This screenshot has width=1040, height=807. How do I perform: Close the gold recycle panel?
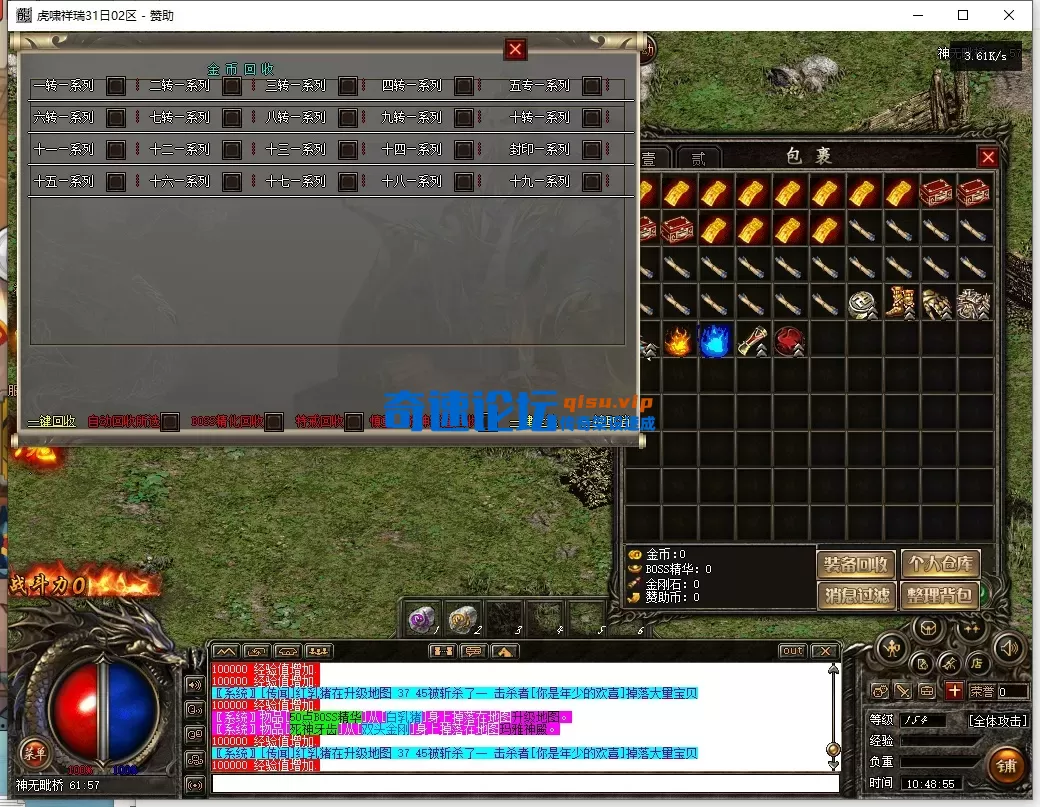pyautogui.click(x=516, y=49)
